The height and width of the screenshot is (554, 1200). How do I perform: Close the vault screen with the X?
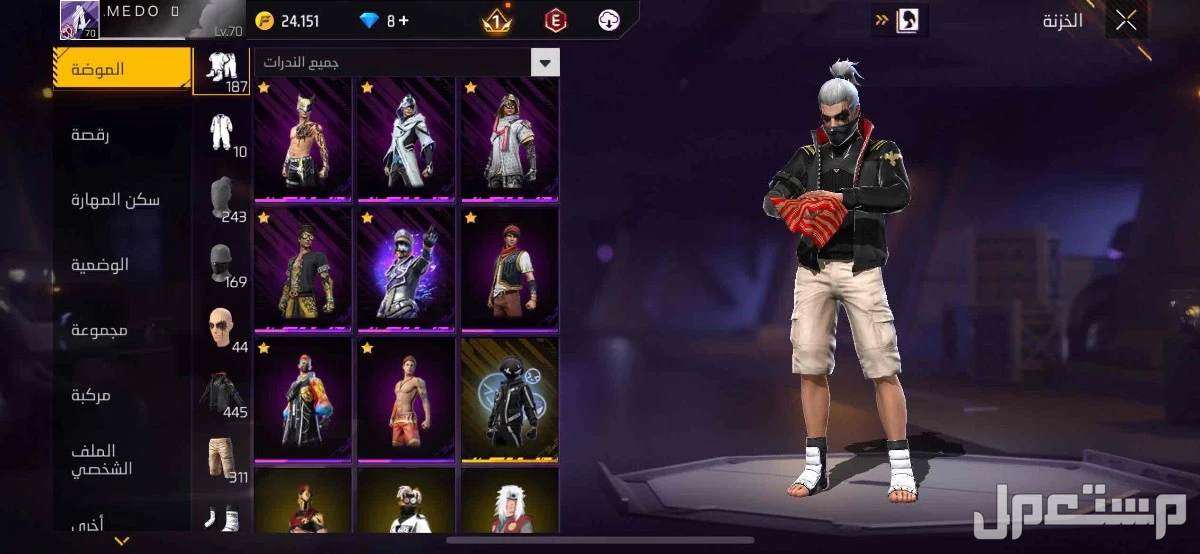[x=1126, y=20]
